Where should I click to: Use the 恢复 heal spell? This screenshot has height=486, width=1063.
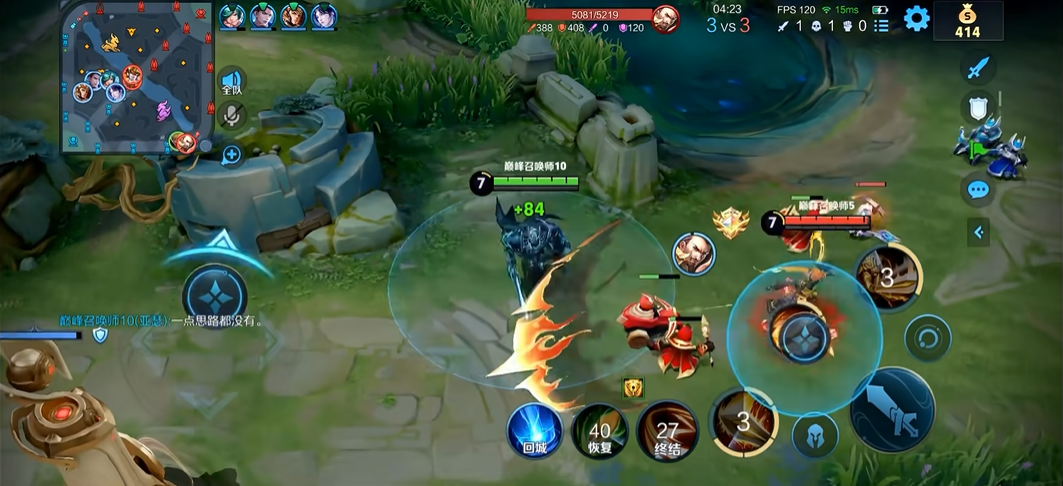point(600,432)
